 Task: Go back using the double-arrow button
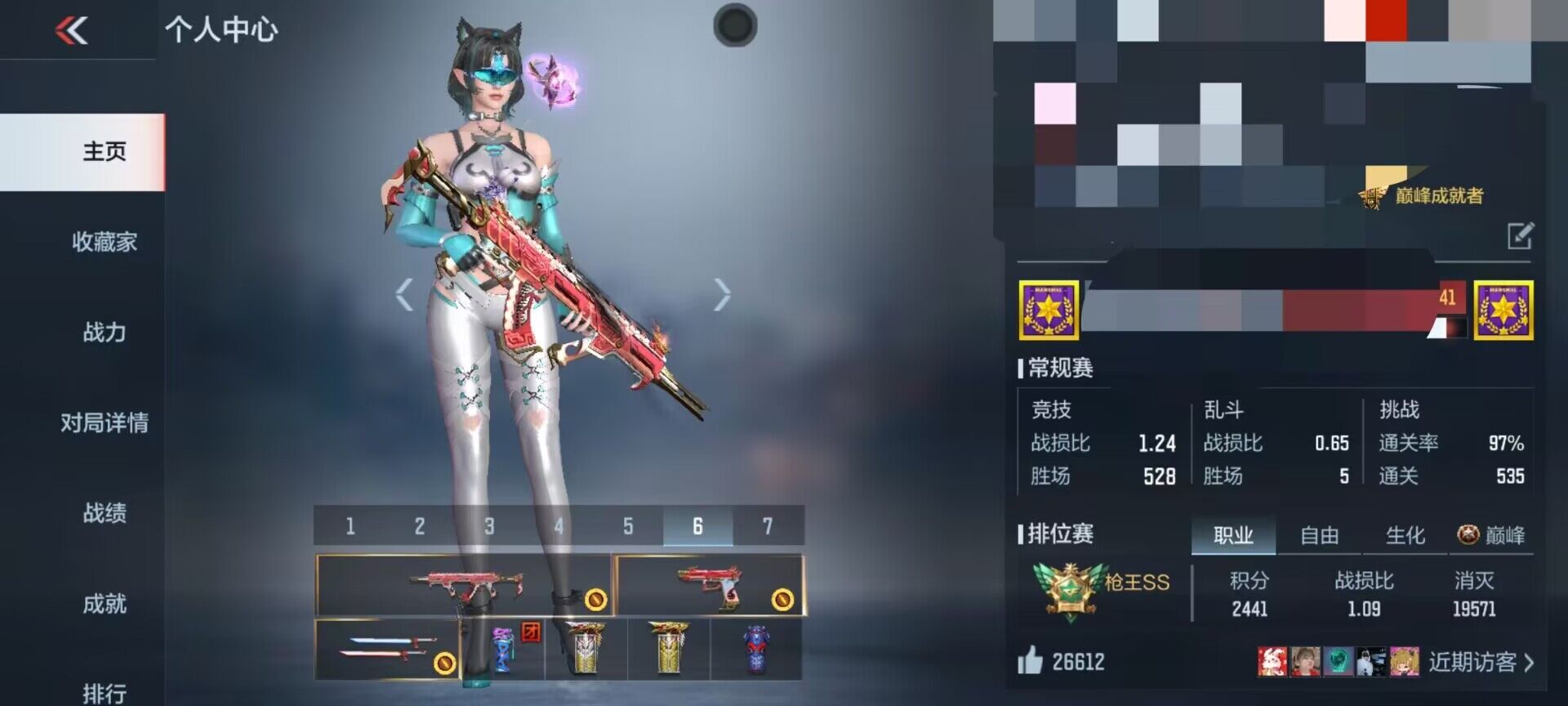[72, 31]
